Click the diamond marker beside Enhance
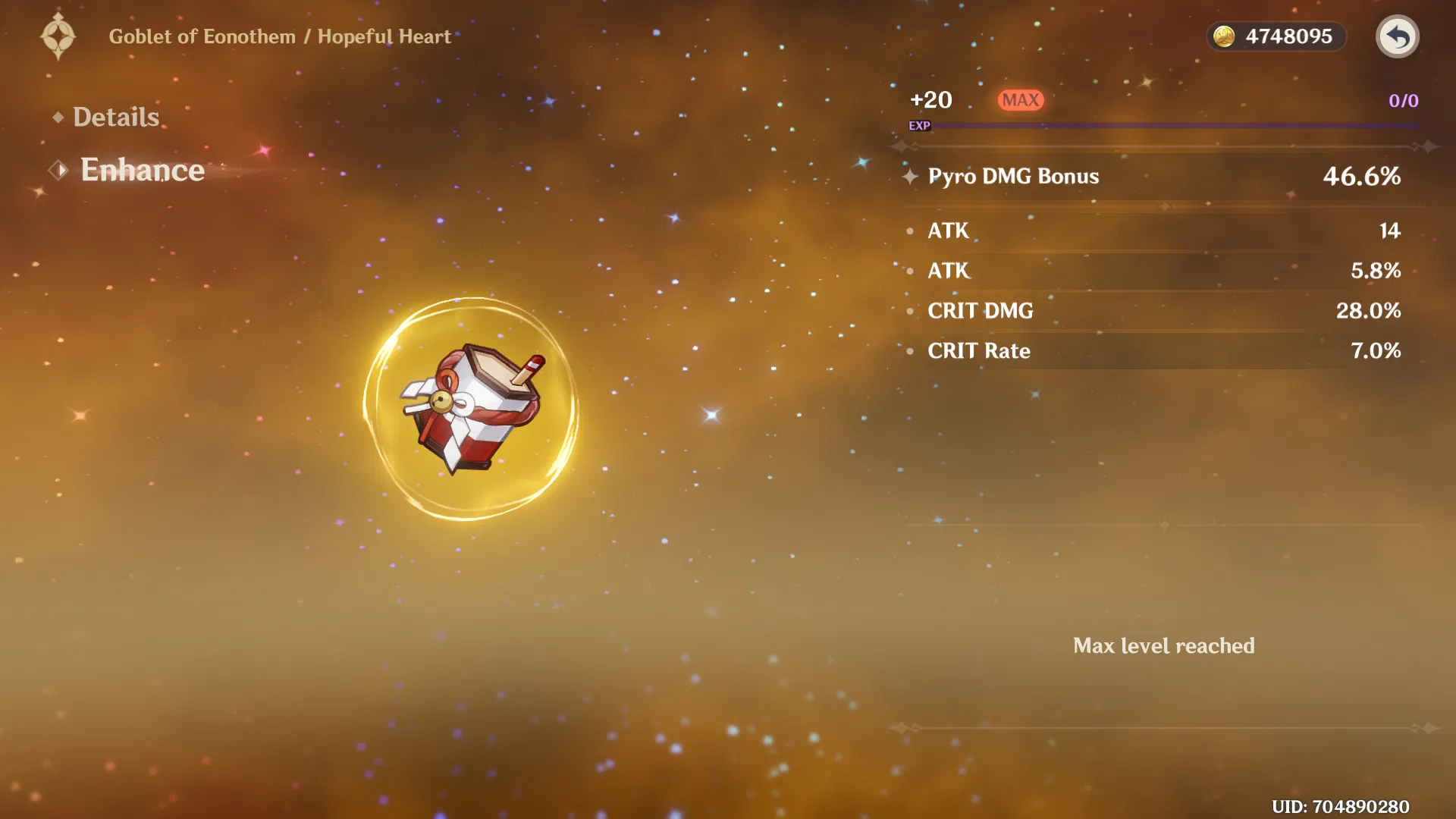 pos(58,170)
